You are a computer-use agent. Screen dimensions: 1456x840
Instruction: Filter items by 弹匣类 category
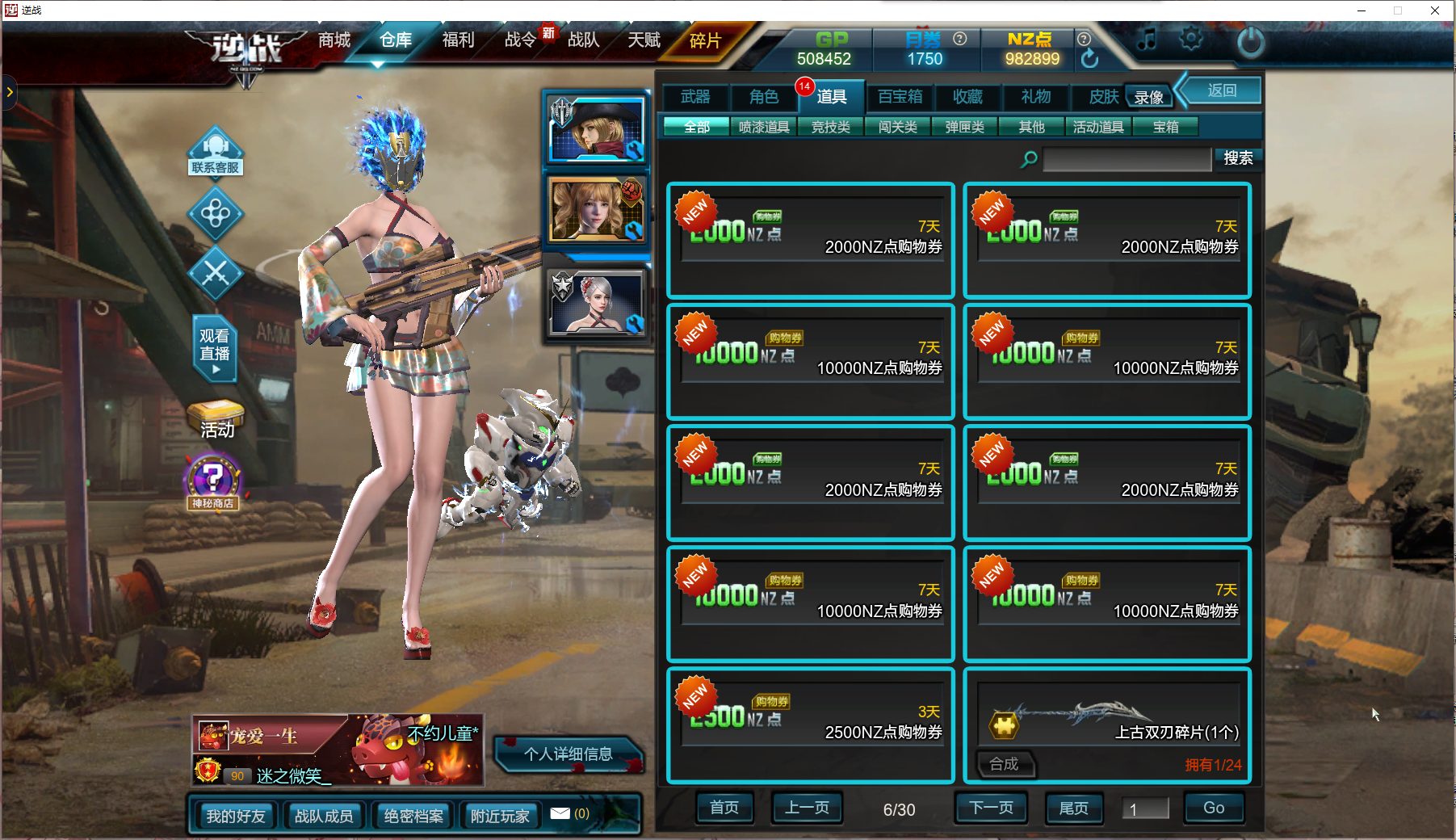965,127
